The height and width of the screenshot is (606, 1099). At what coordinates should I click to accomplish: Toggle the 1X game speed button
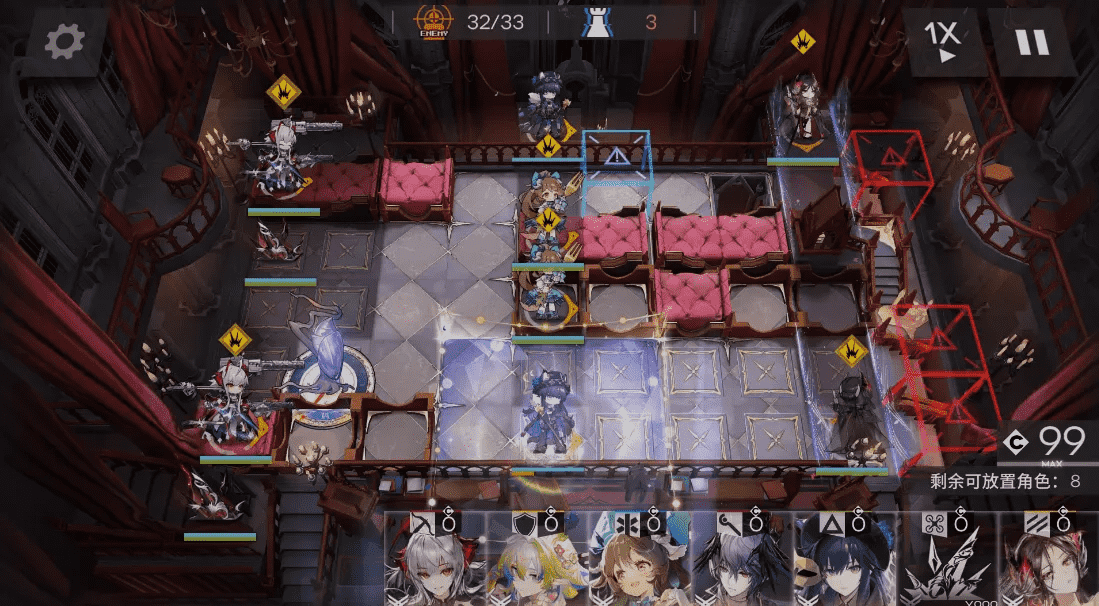coord(941,42)
